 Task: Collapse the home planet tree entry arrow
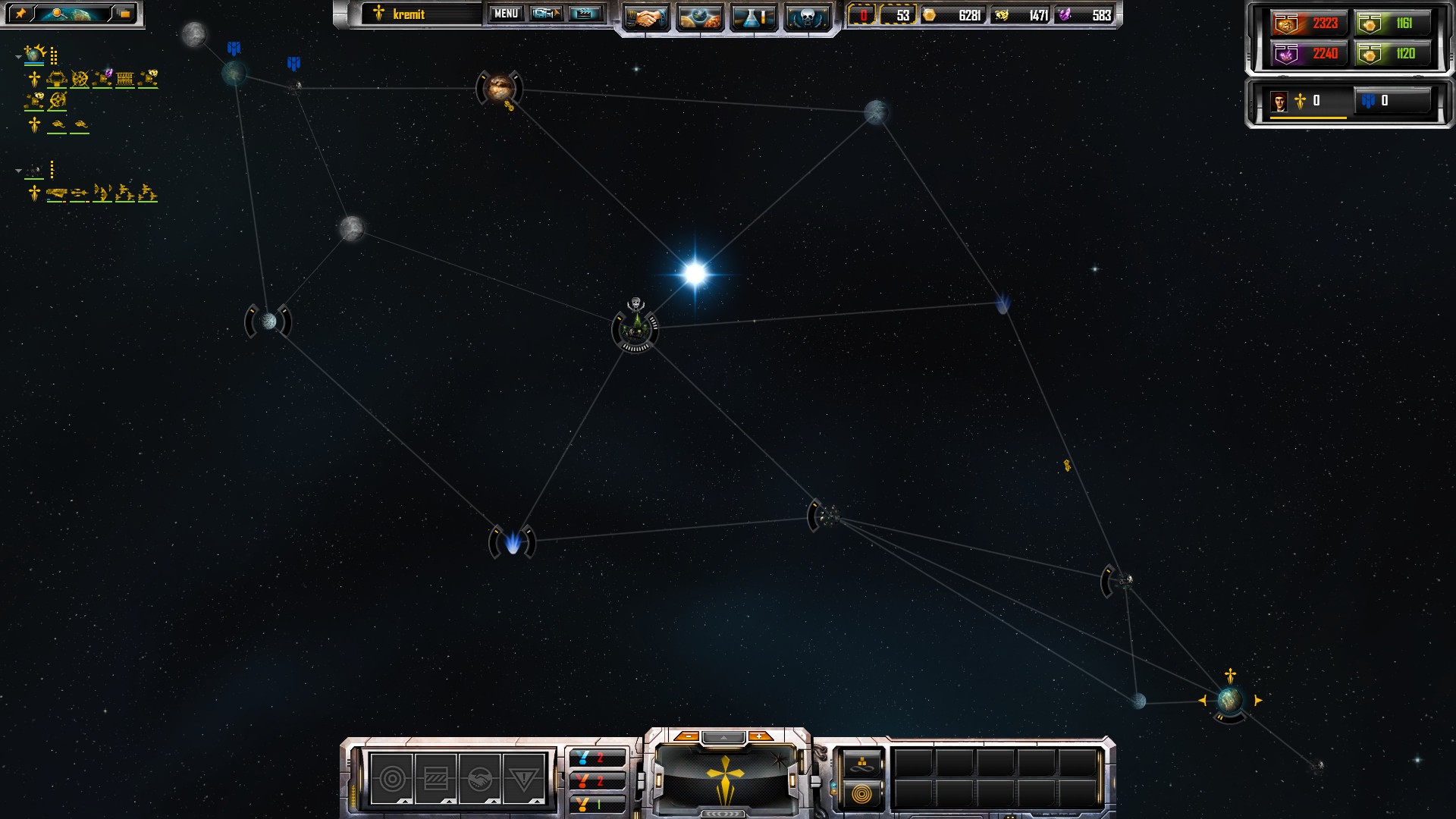(18, 57)
